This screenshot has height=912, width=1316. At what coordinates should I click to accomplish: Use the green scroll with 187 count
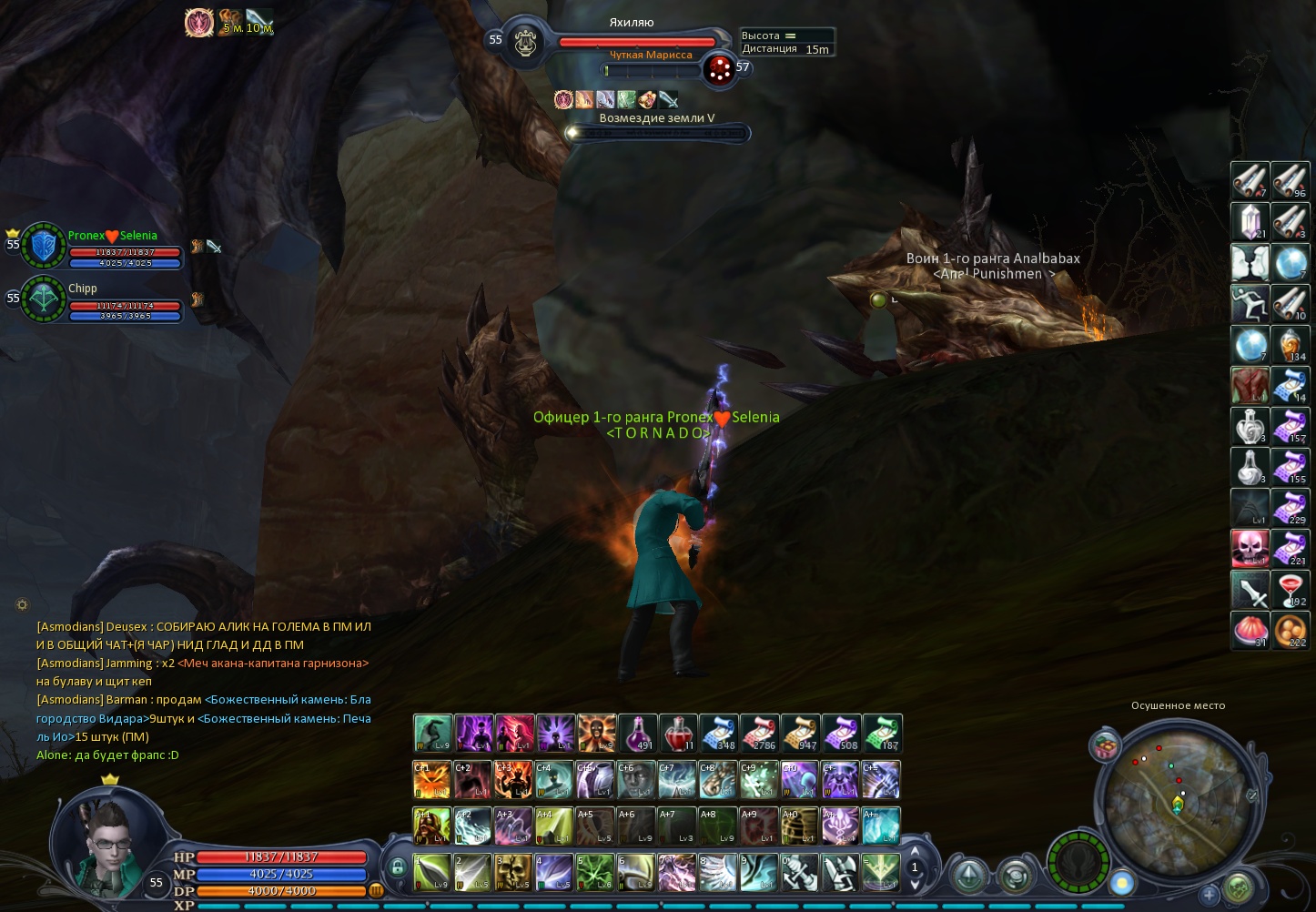coord(882,733)
